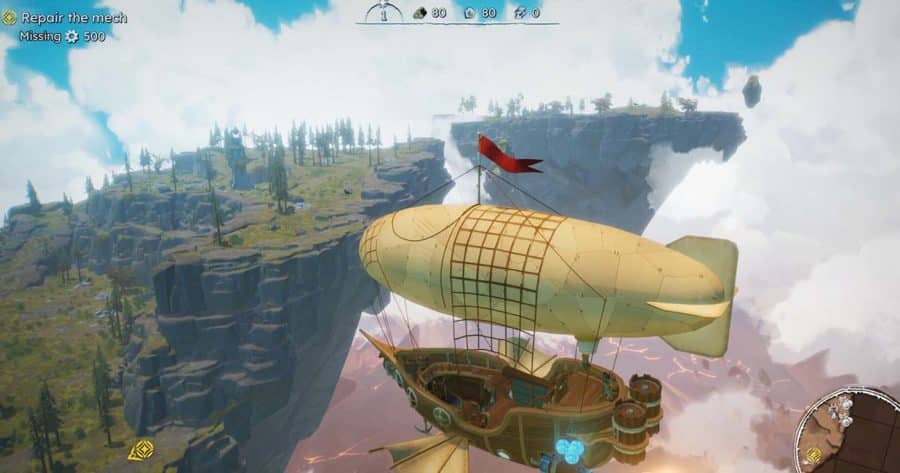Screen dimensions: 900x473
Task: Select the "Repair the mech" objective tracker
Action: [65, 18]
